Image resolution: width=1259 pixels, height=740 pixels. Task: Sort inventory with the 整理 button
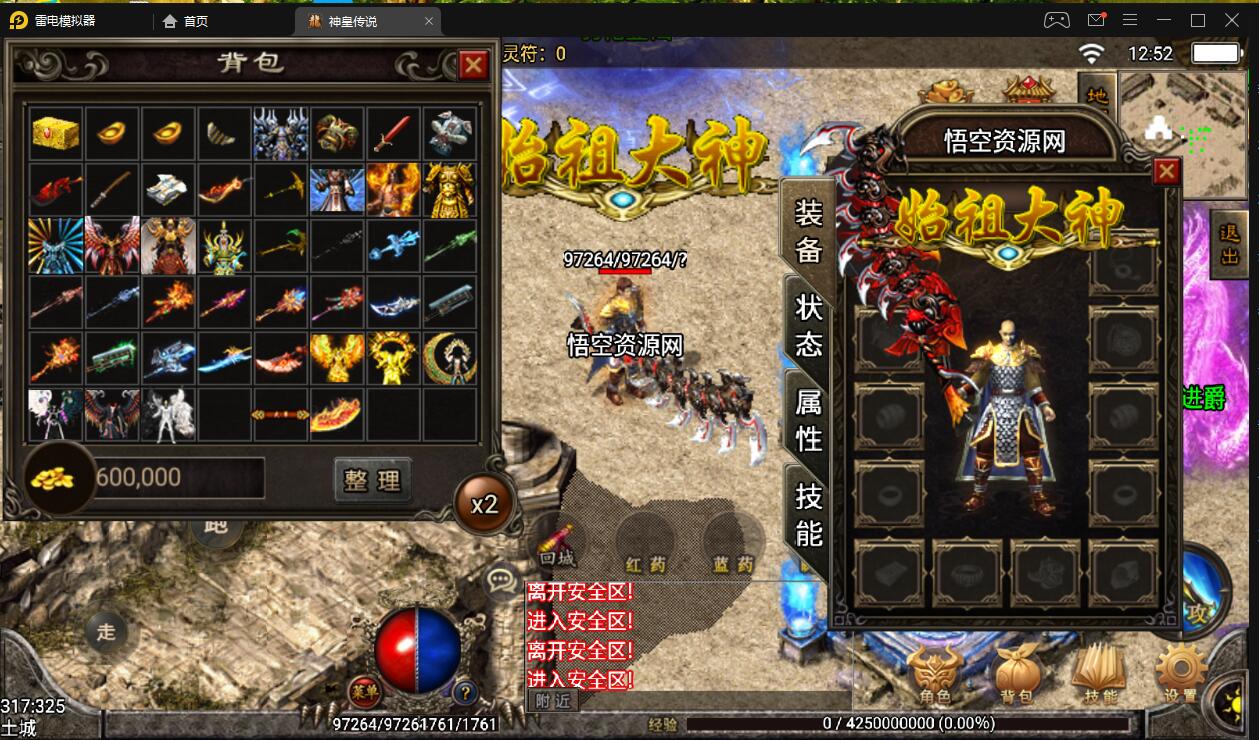click(x=372, y=480)
